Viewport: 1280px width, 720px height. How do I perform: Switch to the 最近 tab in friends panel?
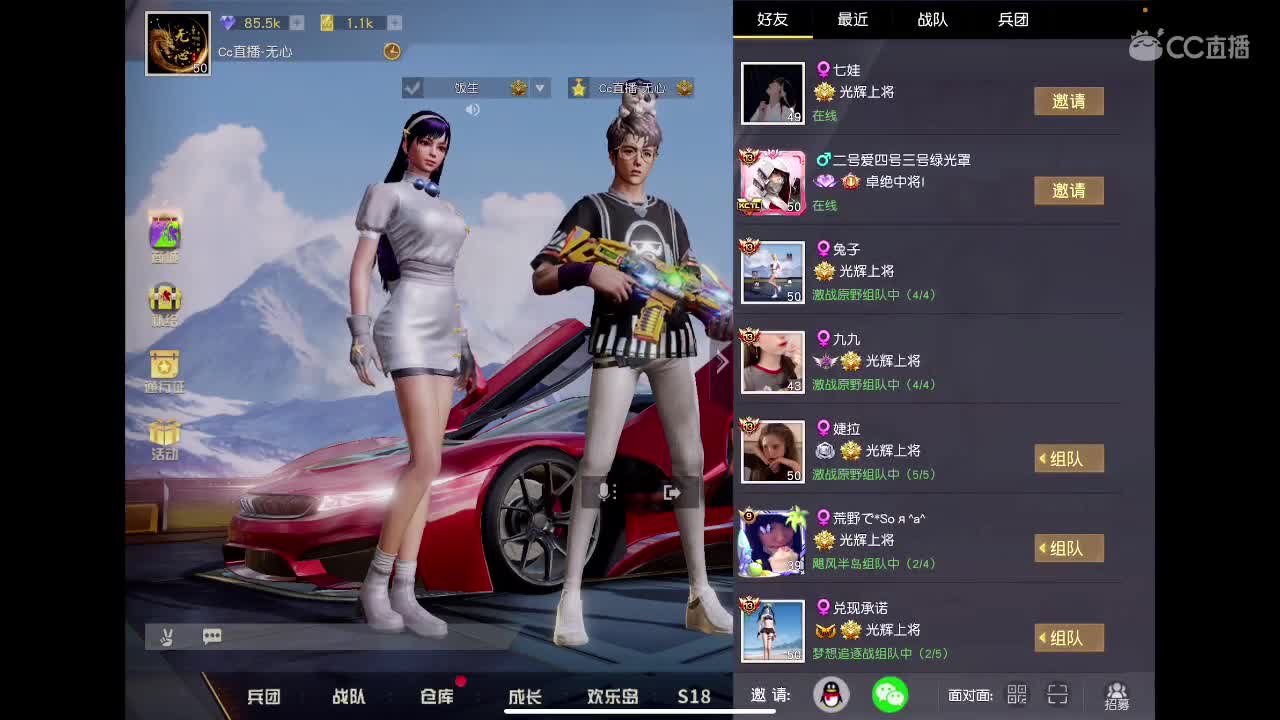851,19
